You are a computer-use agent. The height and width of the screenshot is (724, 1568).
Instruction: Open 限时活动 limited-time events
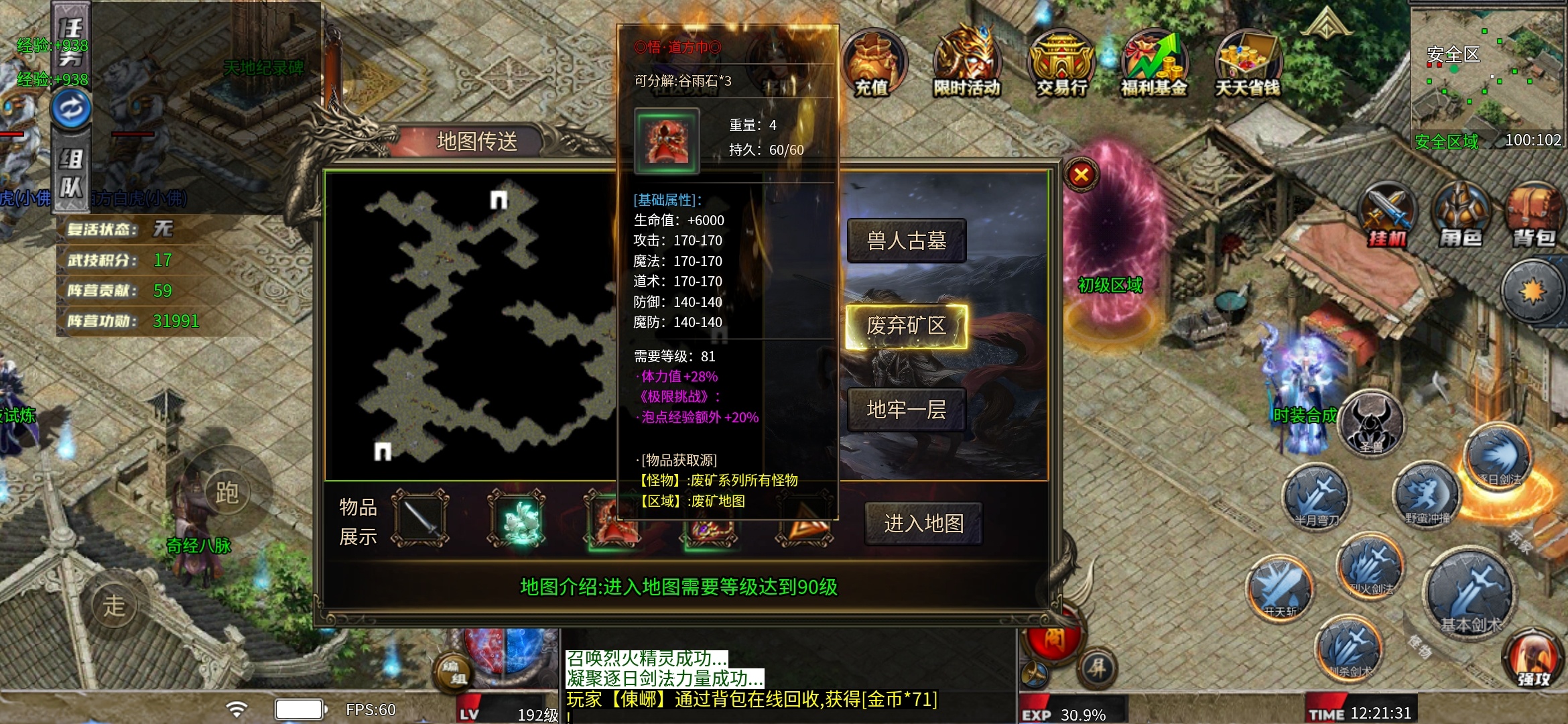click(967, 65)
